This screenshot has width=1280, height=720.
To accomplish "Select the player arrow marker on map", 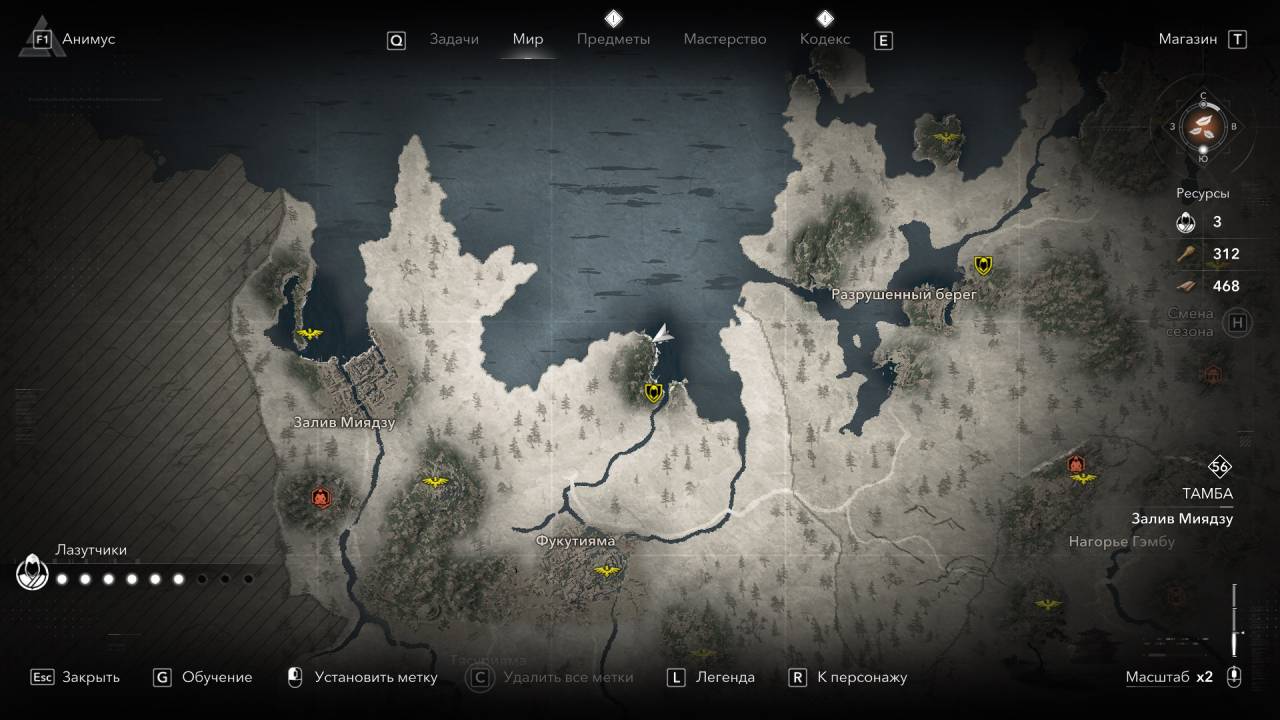I will [660, 335].
